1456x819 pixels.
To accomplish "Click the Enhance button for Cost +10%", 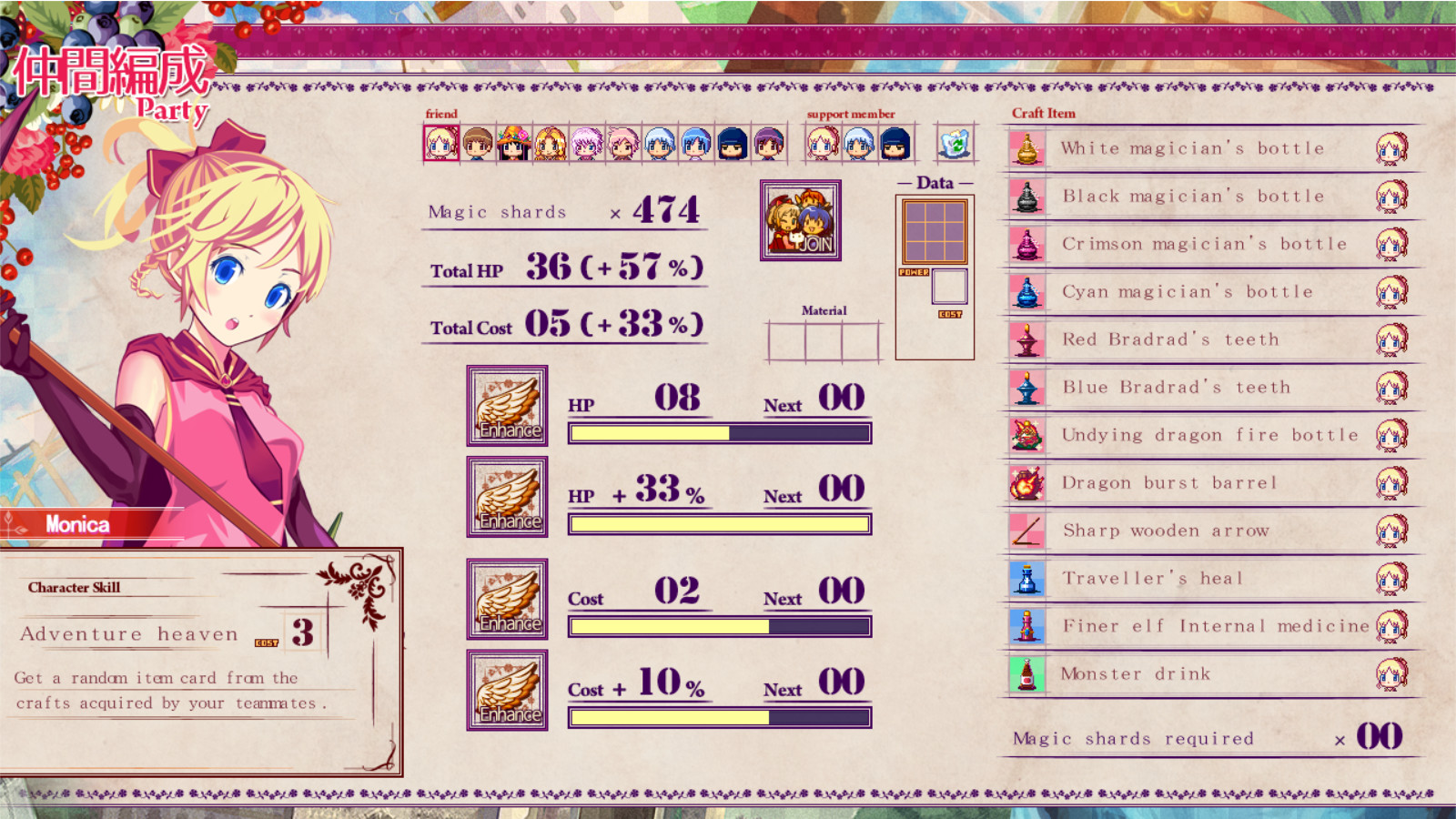I will (x=507, y=691).
